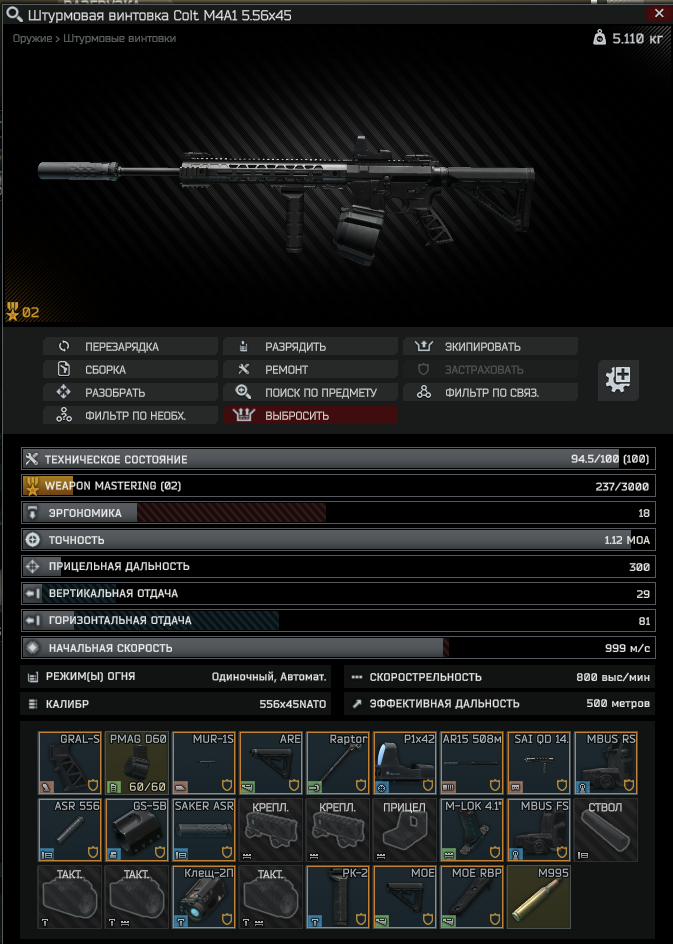Open the СБОРКА weapon build screen
This screenshot has height=944, width=673.
[x=130, y=370]
